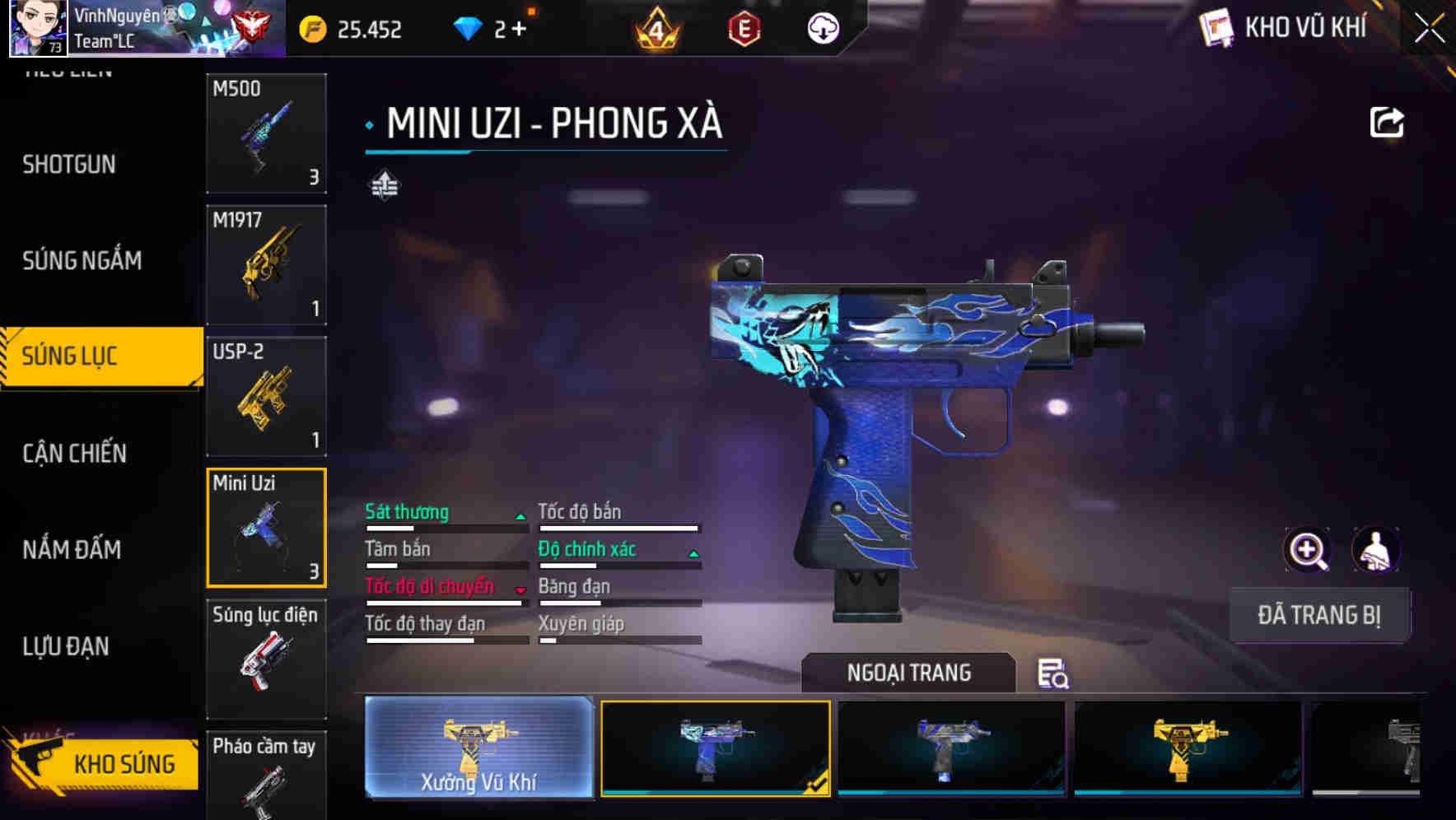The image size is (1456, 820).
Task: Select the Súng lục điện weapon
Action: (265, 659)
